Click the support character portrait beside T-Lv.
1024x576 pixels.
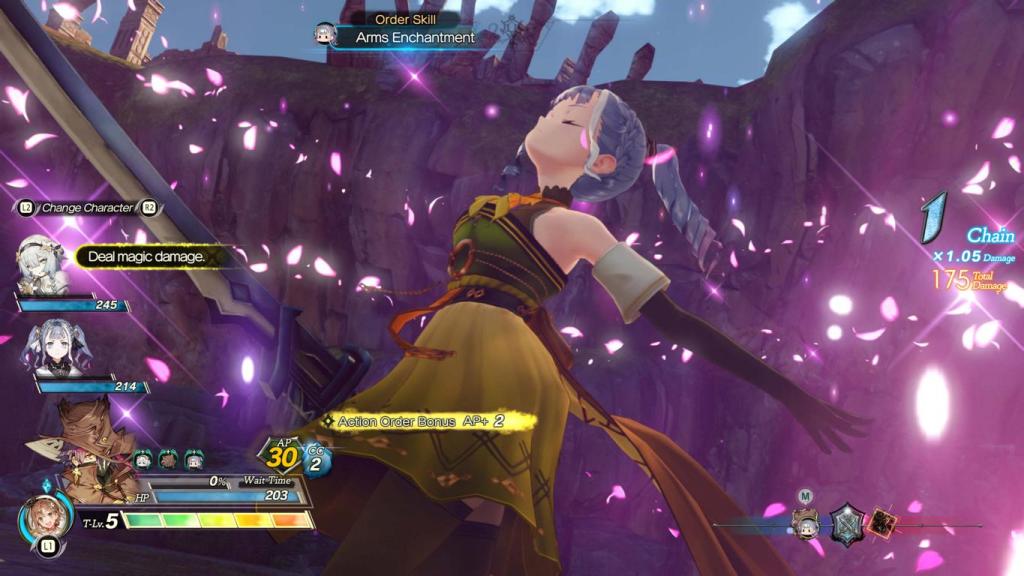pyautogui.click(x=45, y=520)
